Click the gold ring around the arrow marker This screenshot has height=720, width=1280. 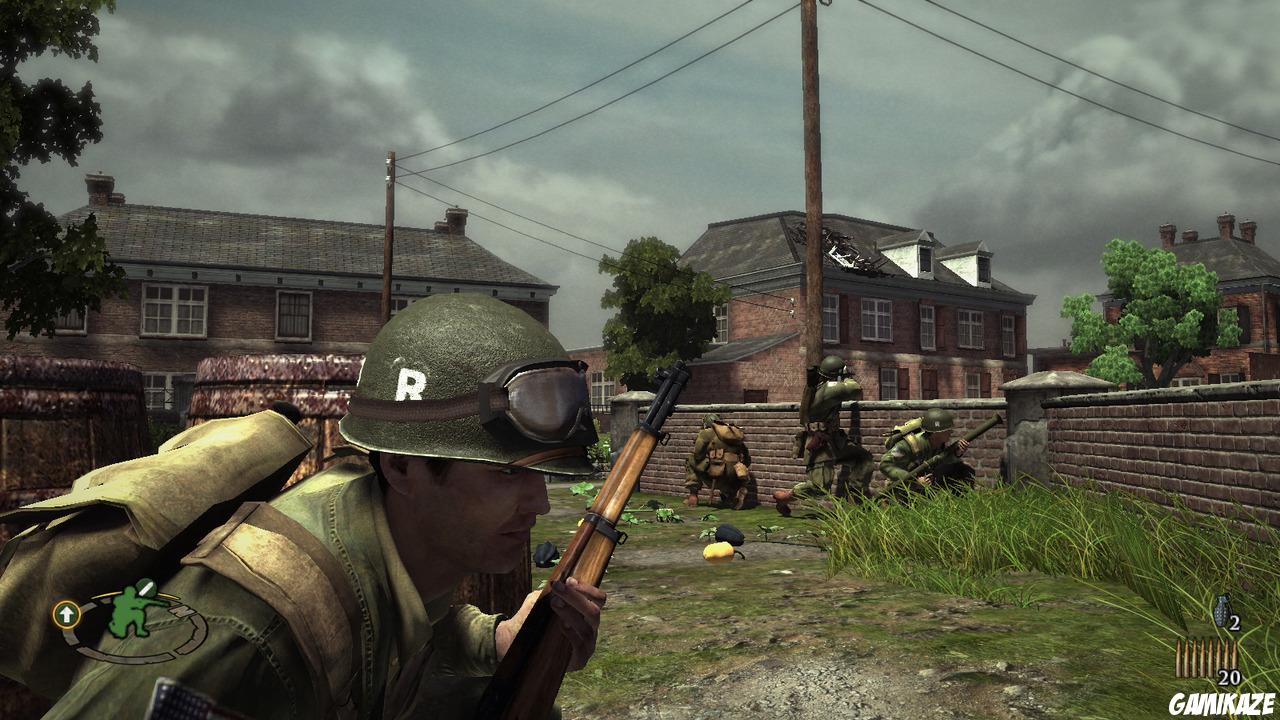click(x=66, y=600)
